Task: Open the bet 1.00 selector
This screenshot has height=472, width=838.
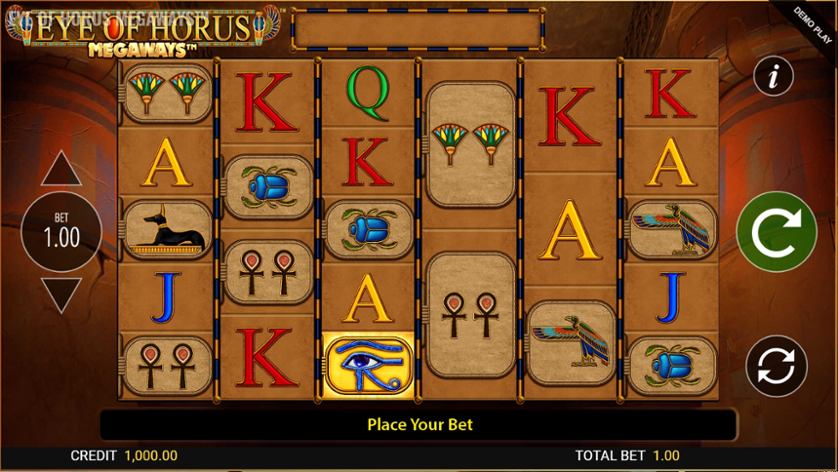Action: point(61,233)
